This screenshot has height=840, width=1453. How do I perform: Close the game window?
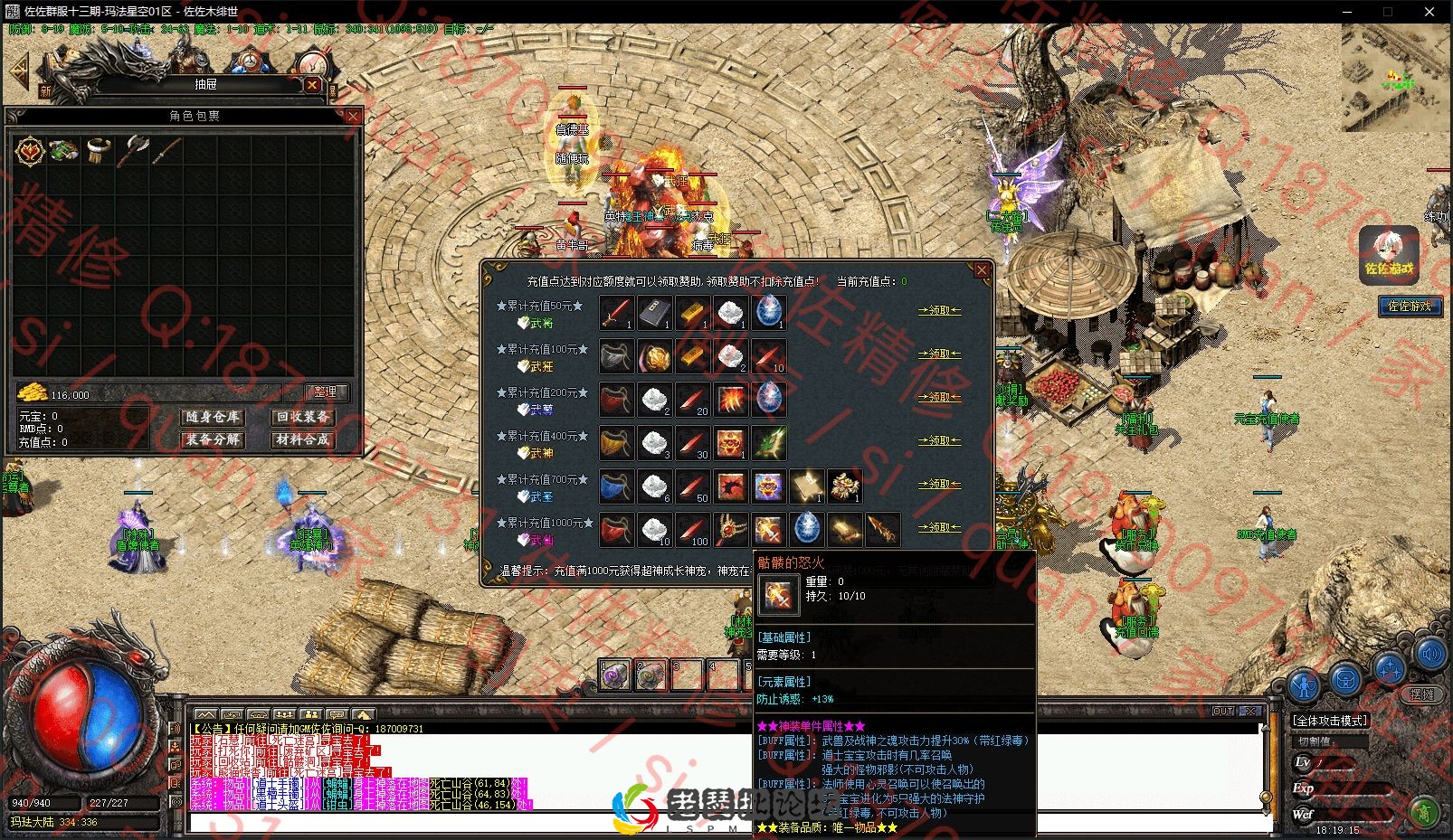[x=1429, y=12]
